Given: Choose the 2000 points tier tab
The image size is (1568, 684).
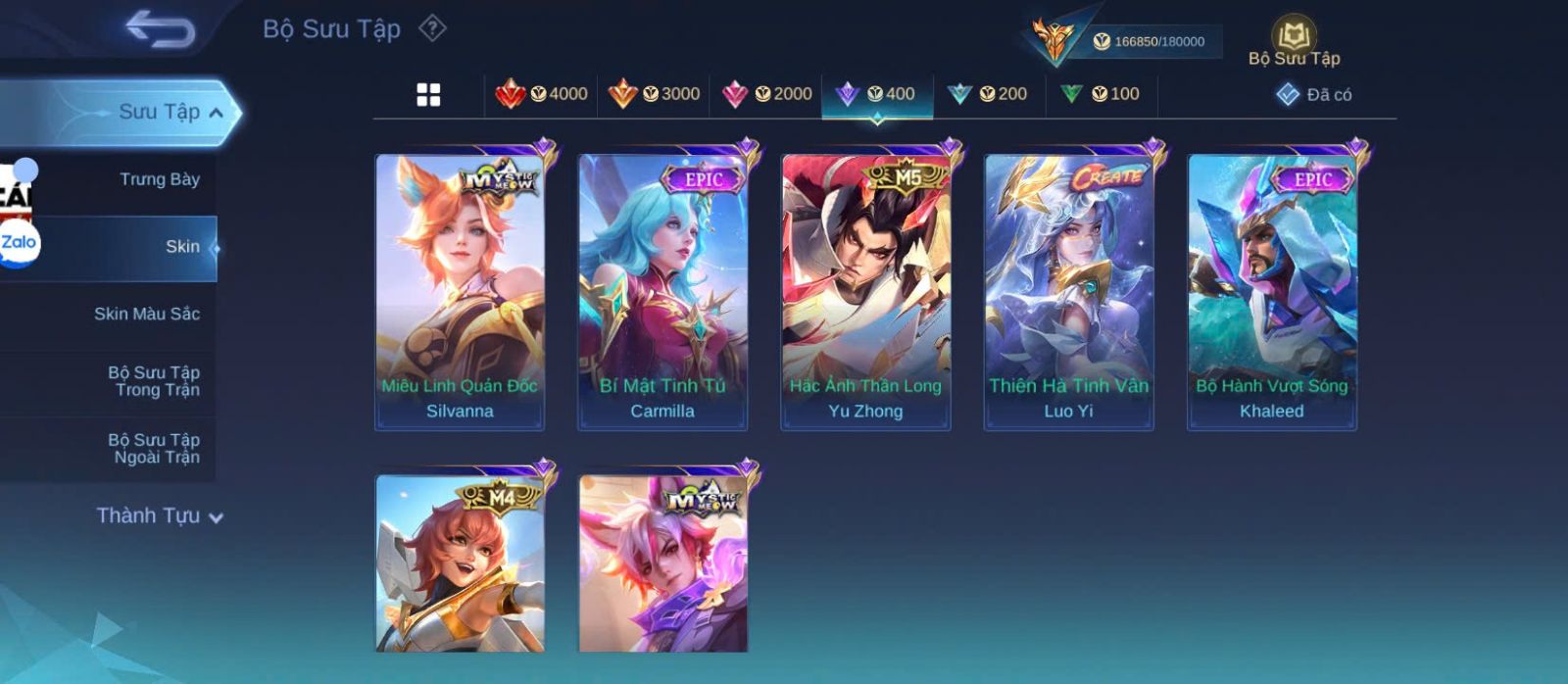Looking at the screenshot, I should (x=766, y=94).
